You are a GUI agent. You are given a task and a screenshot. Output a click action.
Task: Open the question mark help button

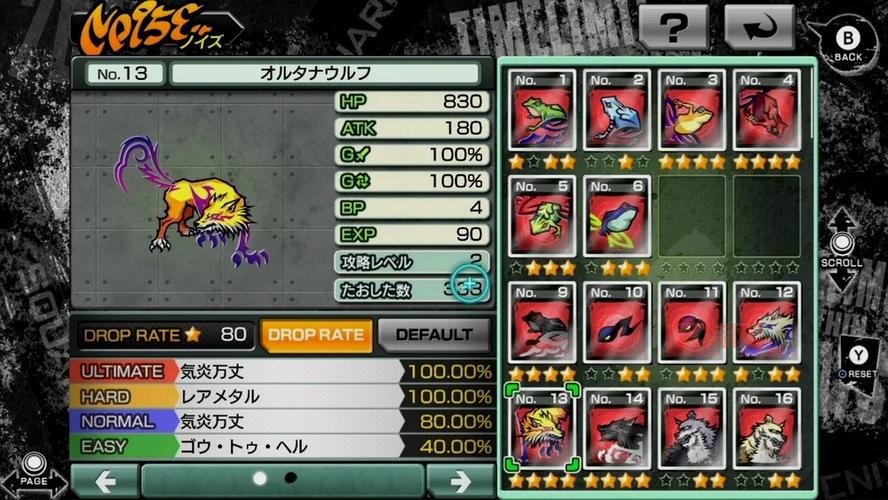coord(673,29)
